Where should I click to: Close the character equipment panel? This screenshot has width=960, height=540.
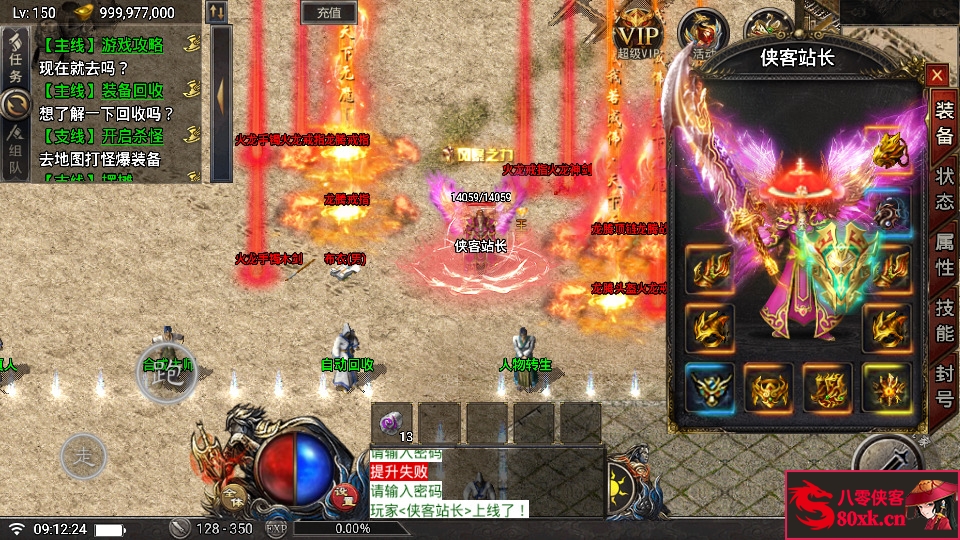937,75
